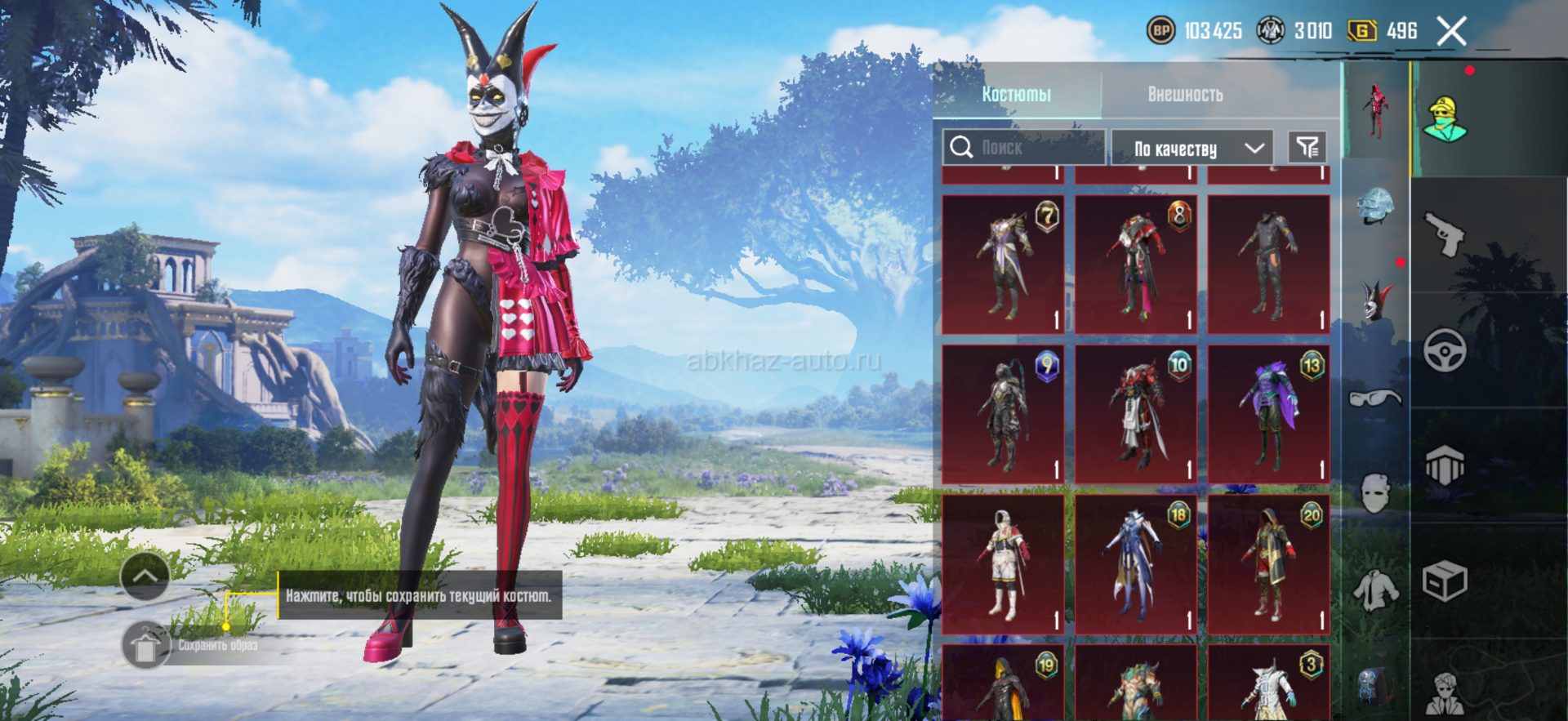Open the glasses accessory category
The height and width of the screenshot is (721, 1568).
pos(1375,398)
